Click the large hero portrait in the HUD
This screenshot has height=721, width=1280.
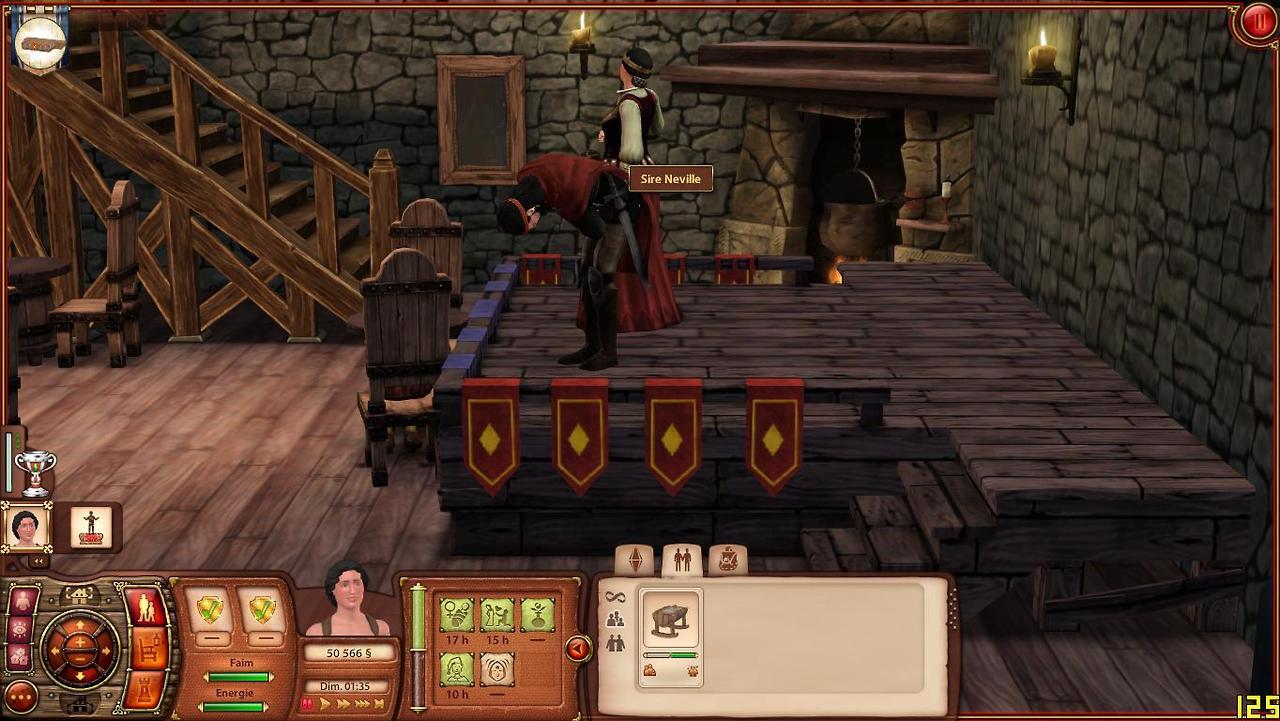[x=348, y=600]
